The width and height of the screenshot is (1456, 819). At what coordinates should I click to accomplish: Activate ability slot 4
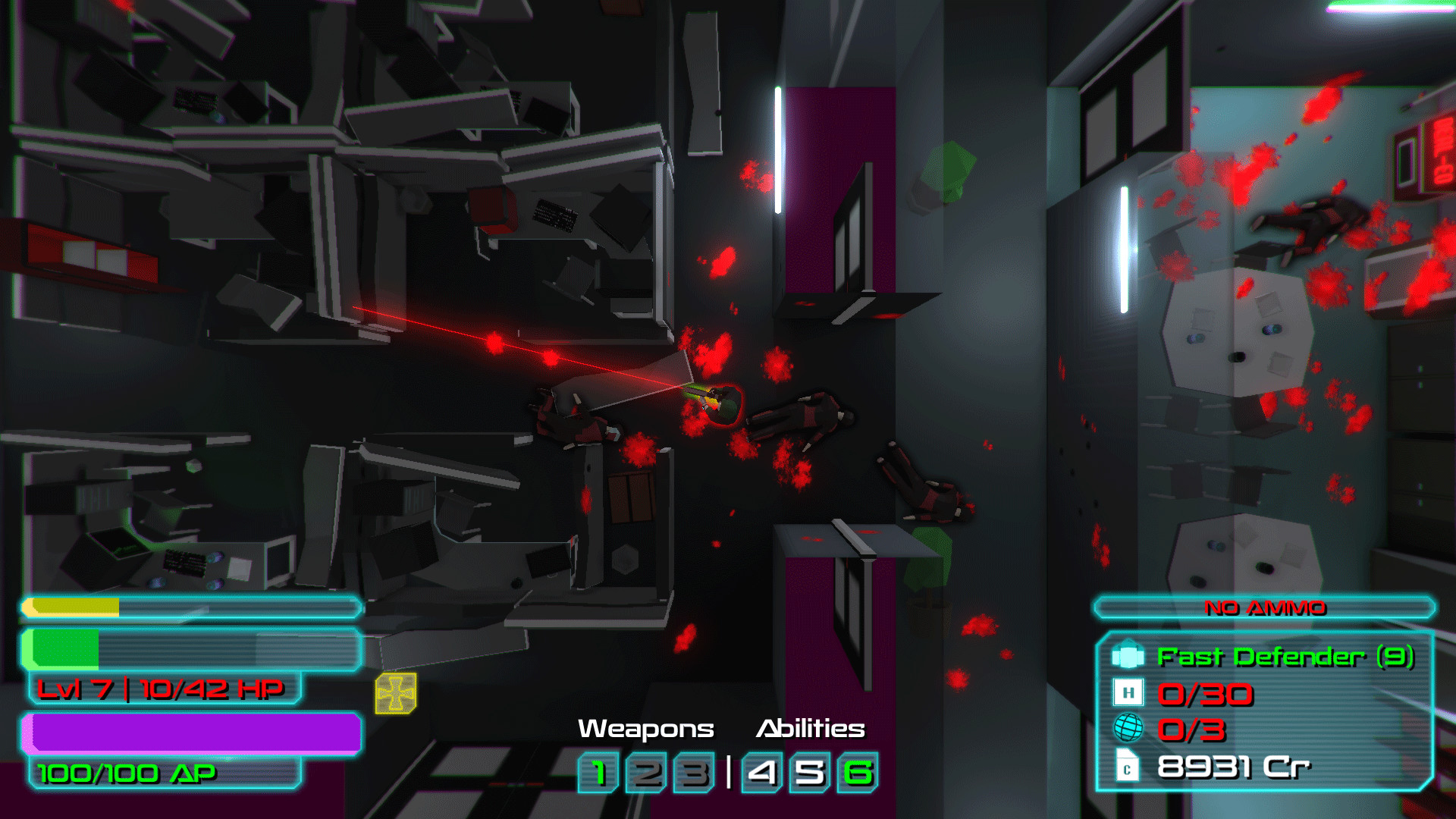coord(763,773)
